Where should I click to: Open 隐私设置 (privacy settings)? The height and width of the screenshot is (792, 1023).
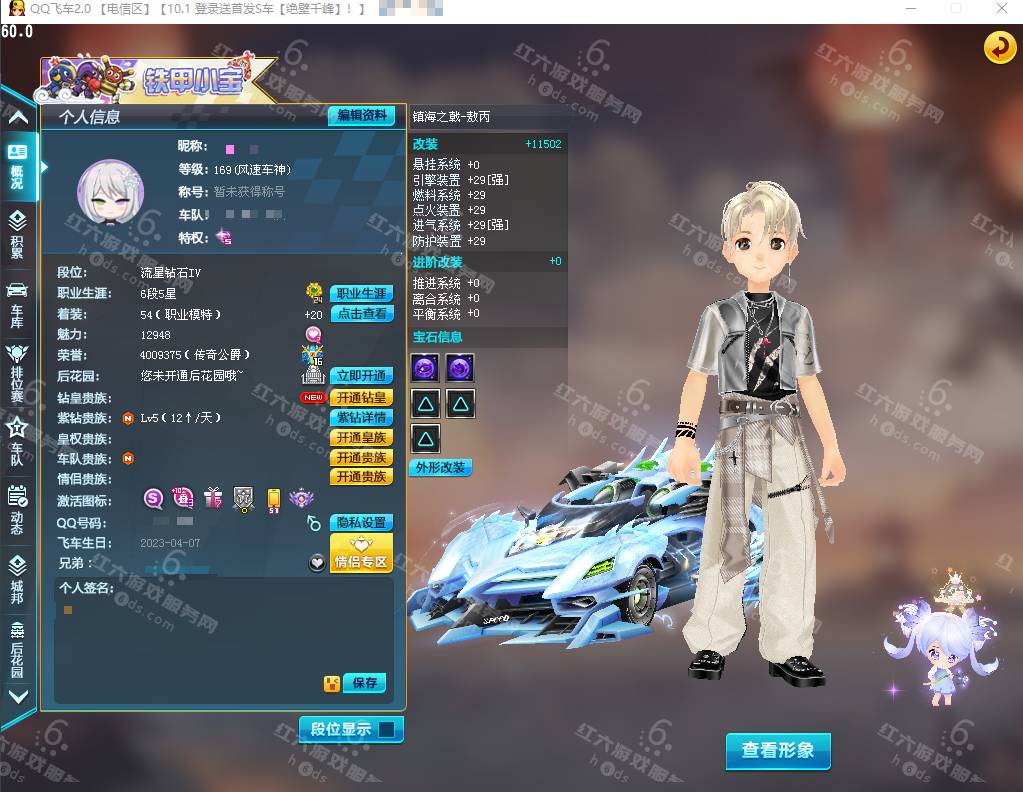361,523
